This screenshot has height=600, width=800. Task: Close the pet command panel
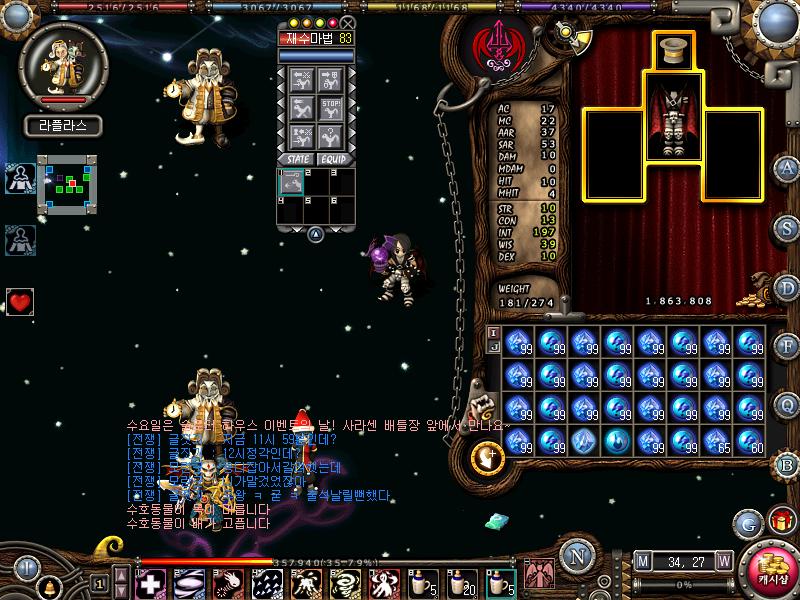pyautogui.click(x=347, y=23)
